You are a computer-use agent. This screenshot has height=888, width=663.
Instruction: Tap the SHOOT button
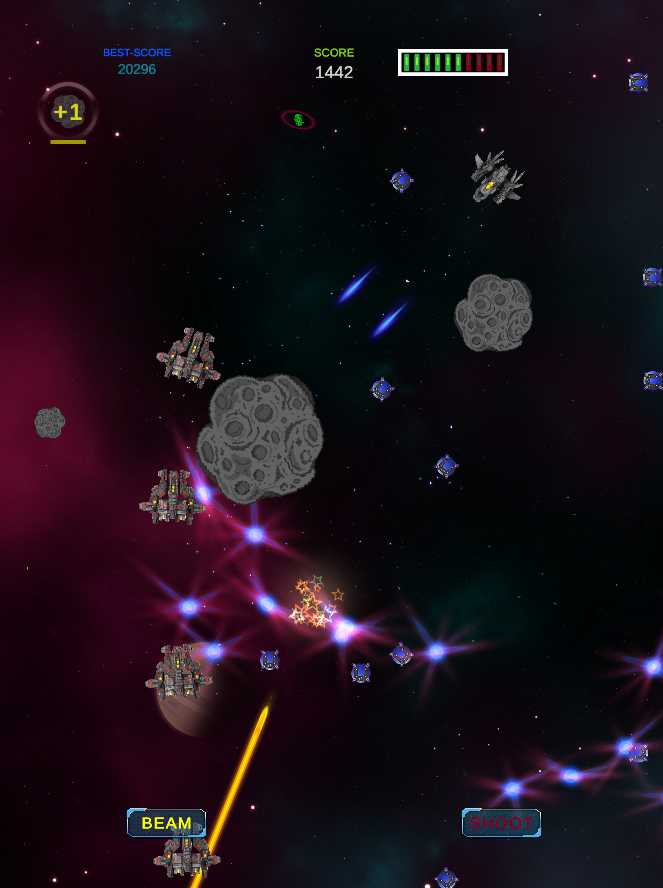point(501,823)
